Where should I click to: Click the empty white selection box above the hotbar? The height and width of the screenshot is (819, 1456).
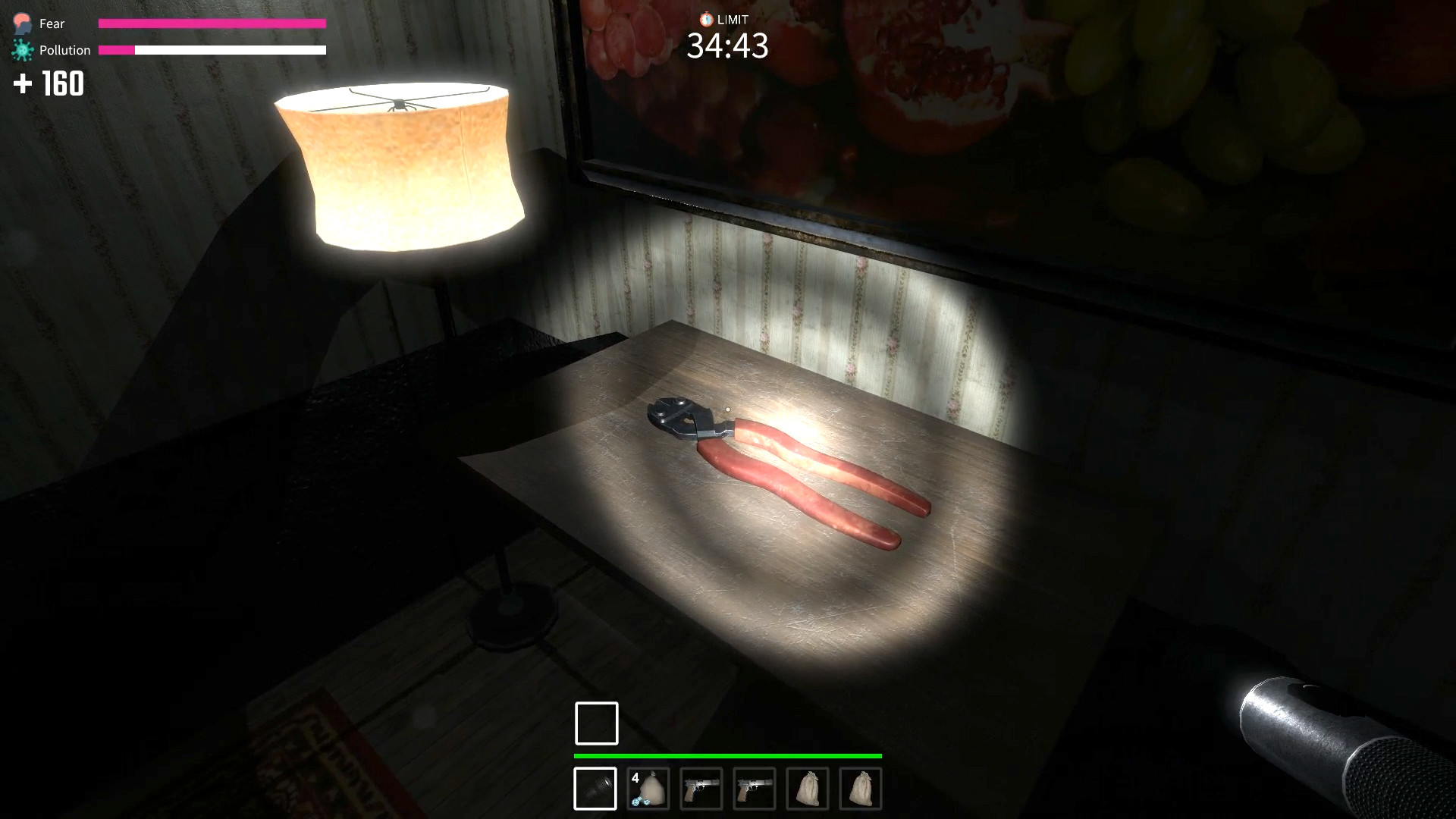(596, 723)
